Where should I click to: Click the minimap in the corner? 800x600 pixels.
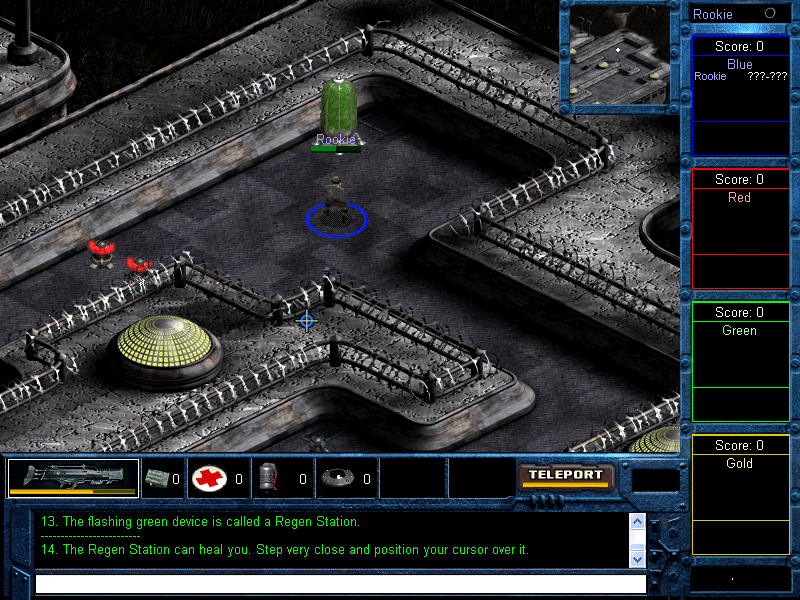(620, 55)
